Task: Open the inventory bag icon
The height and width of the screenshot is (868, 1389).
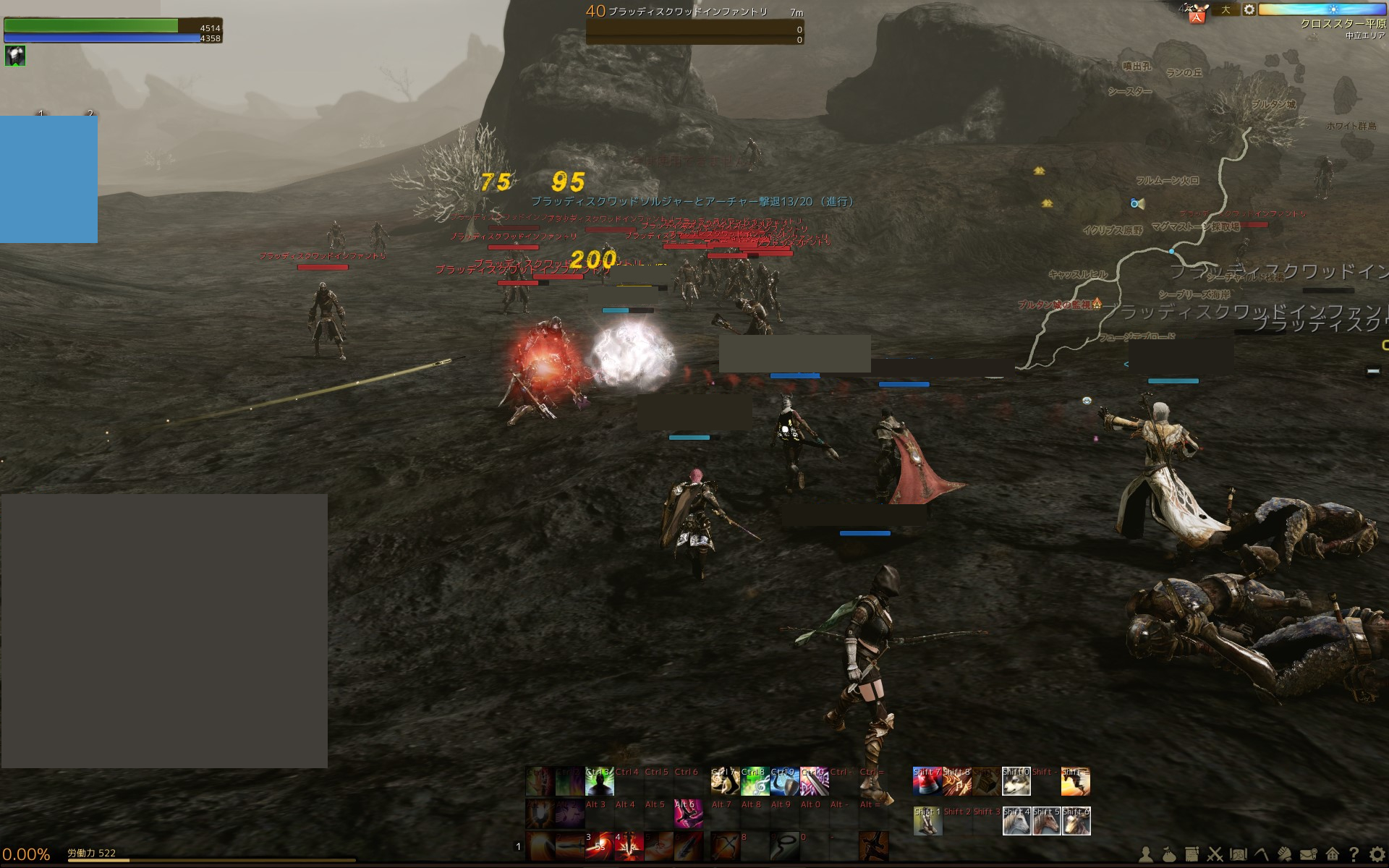Action: (1169, 855)
